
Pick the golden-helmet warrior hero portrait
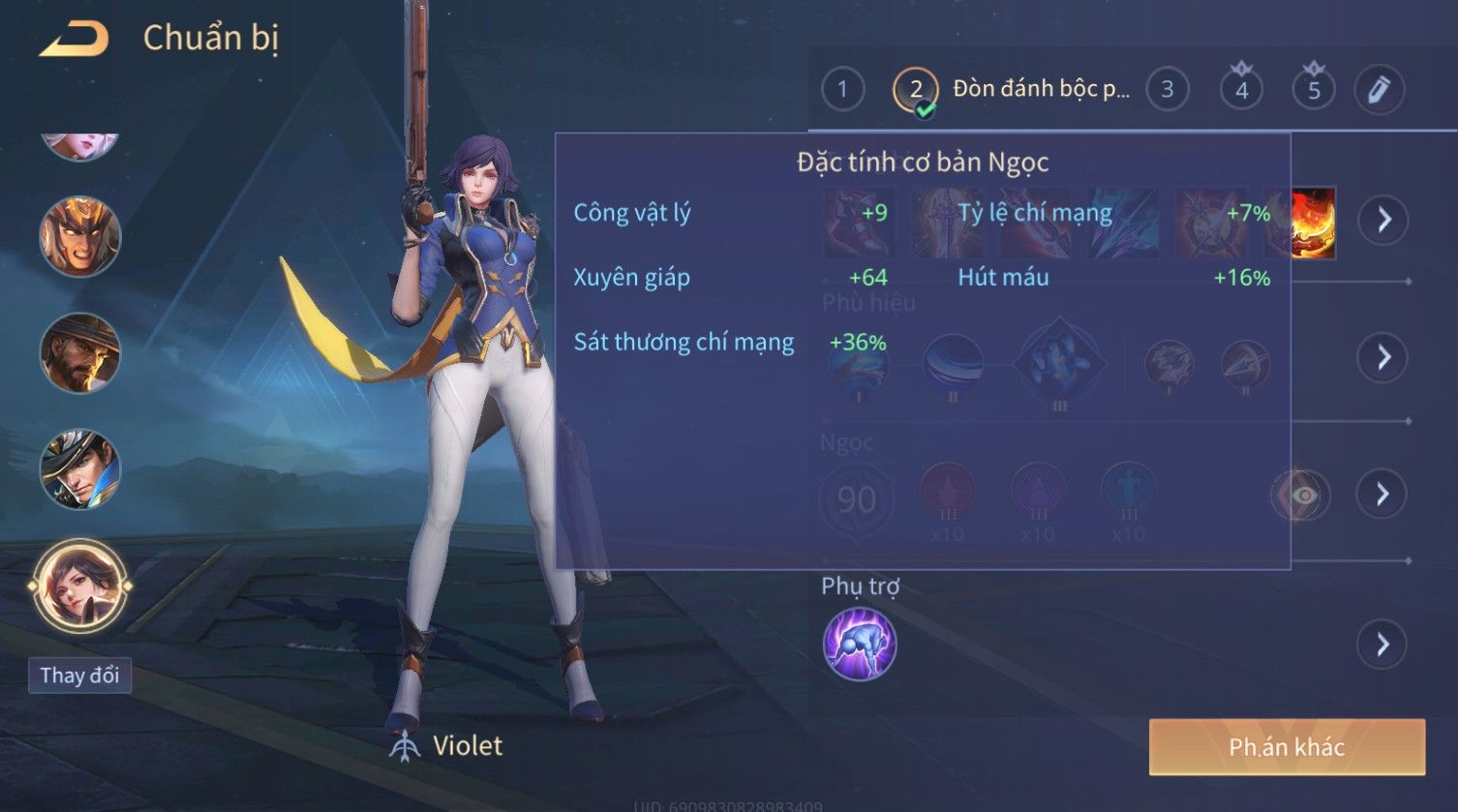click(79, 237)
